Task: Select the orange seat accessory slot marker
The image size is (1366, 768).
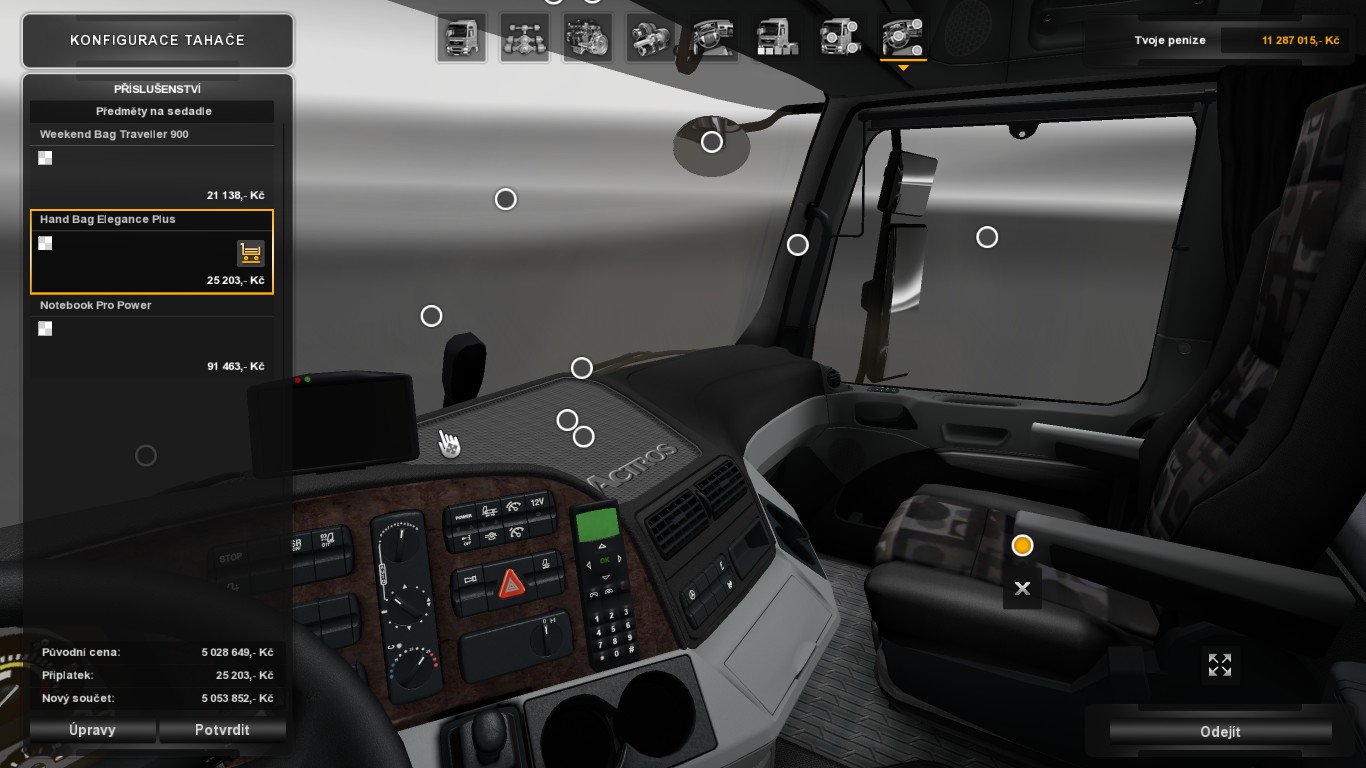Action: click(1022, 545)
